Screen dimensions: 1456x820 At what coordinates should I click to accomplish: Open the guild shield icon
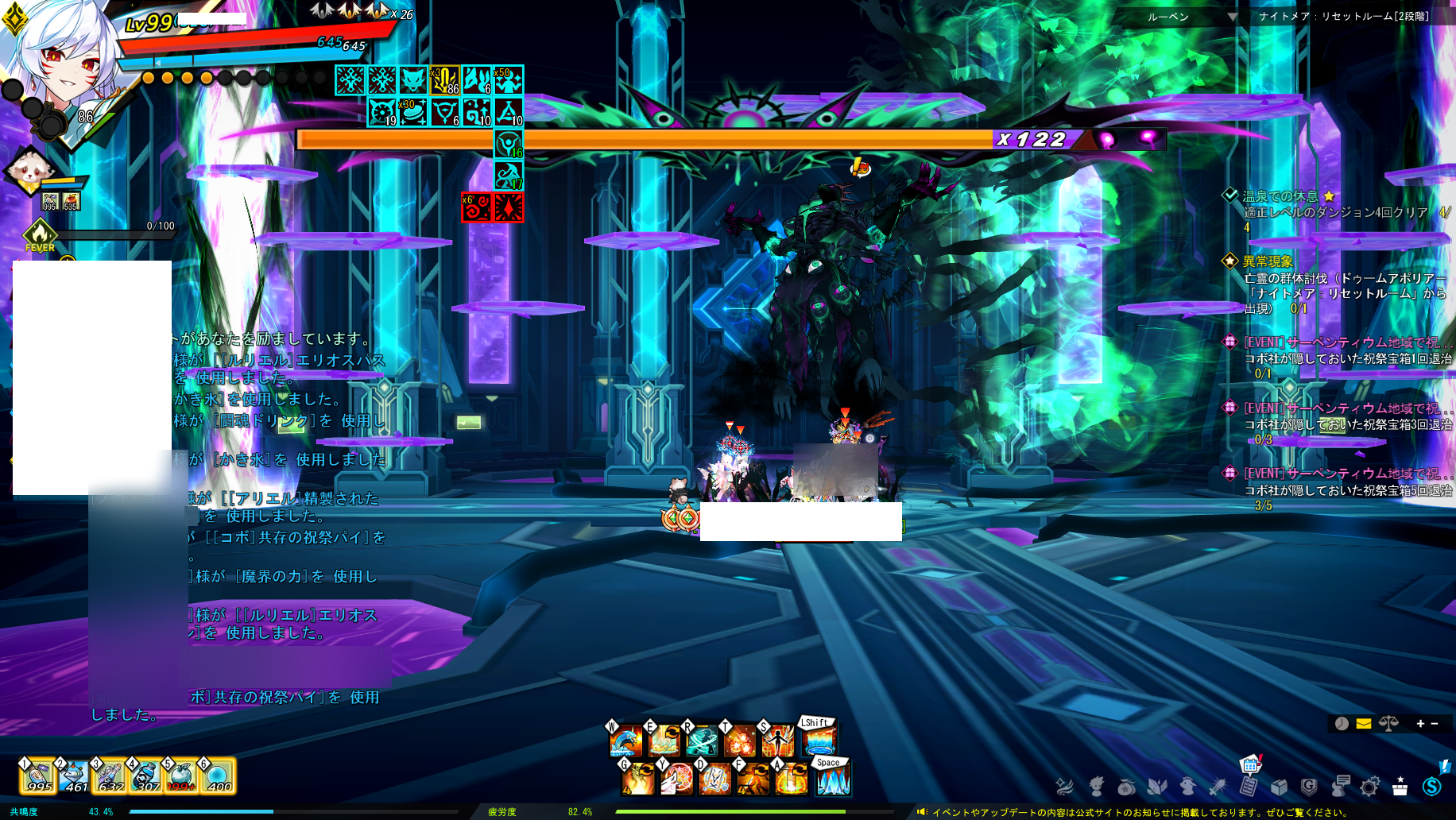pyautogui.click(x=1308, y=787)
